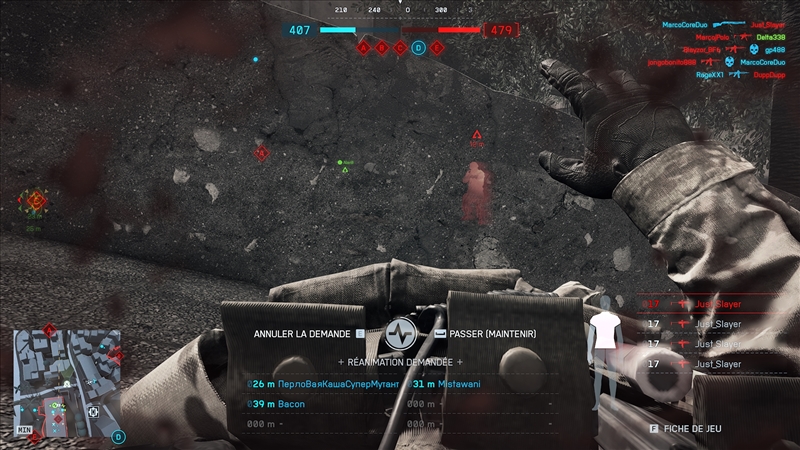Select the red objective A marker

tap(363, 47)
